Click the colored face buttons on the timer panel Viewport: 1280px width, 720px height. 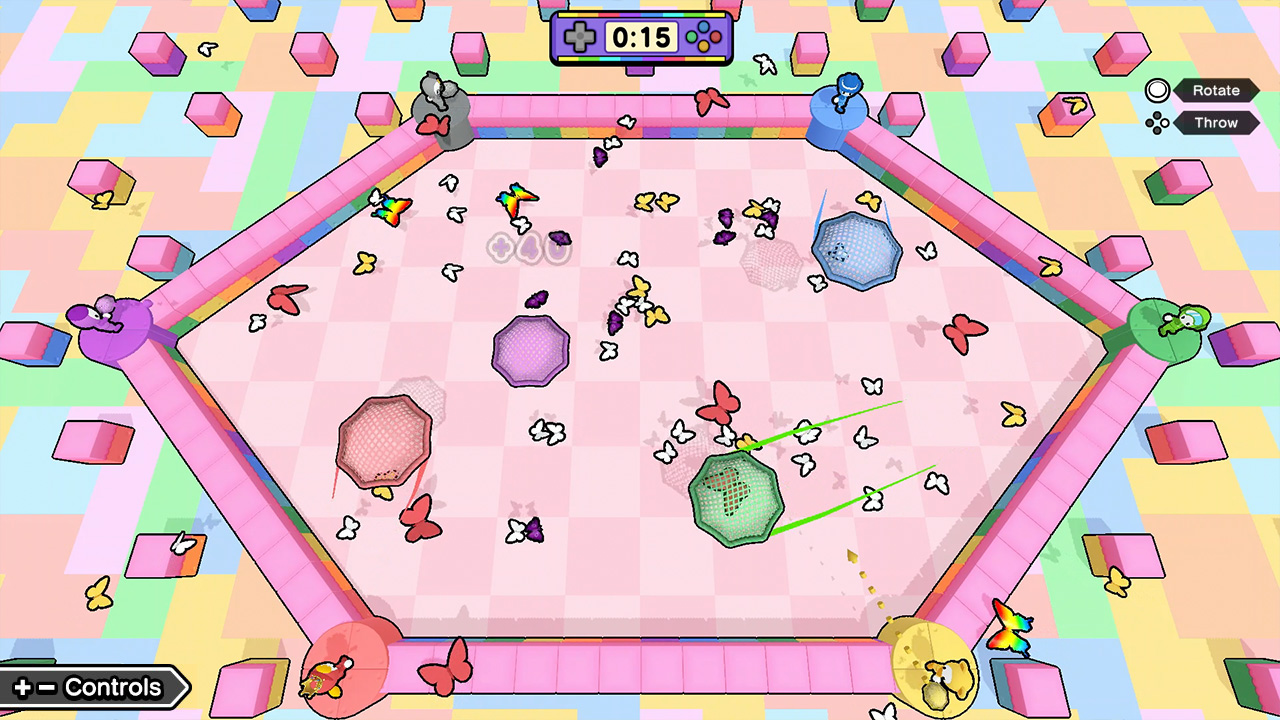703,38
